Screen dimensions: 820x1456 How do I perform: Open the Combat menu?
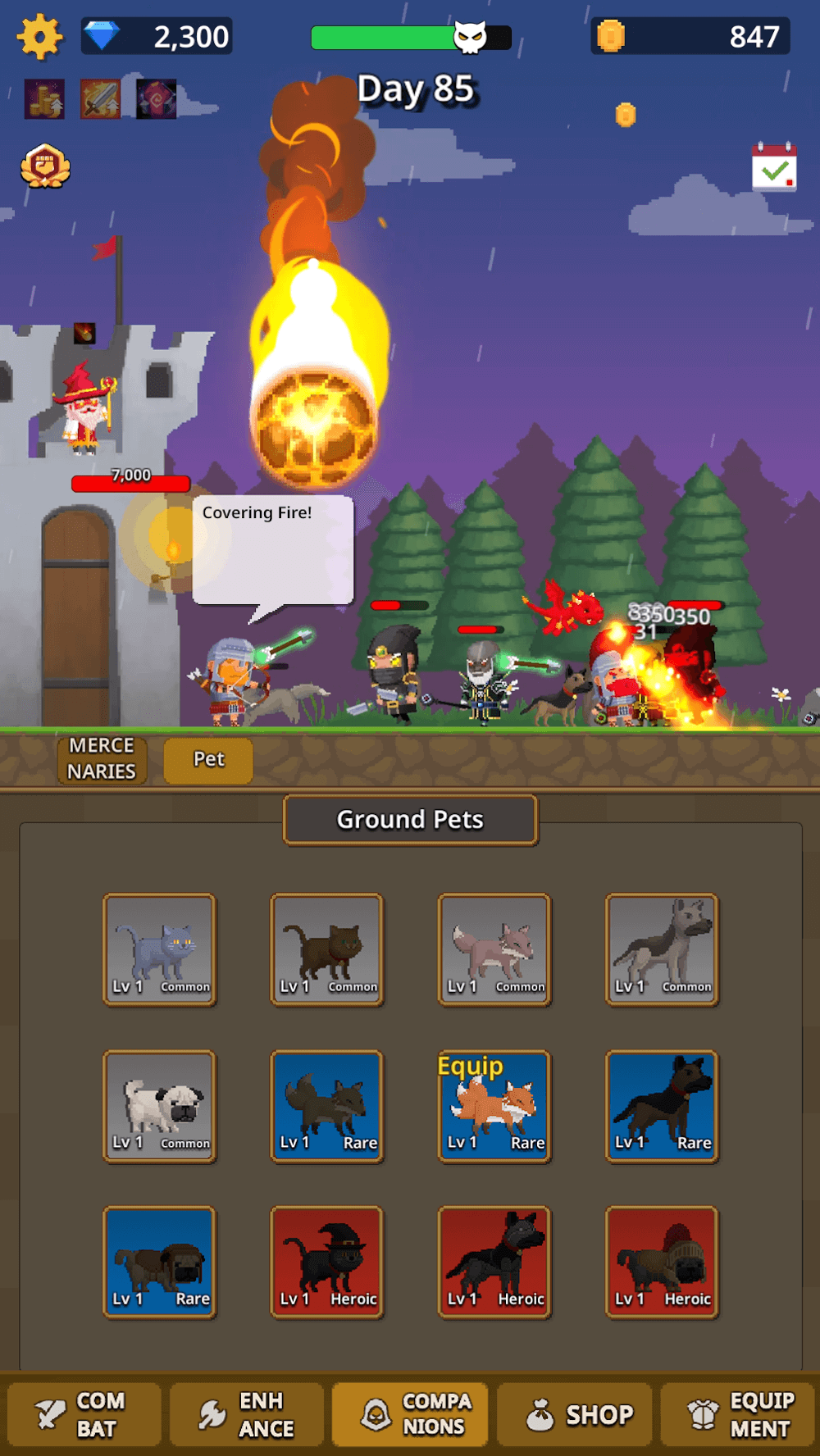(83, 1414)
